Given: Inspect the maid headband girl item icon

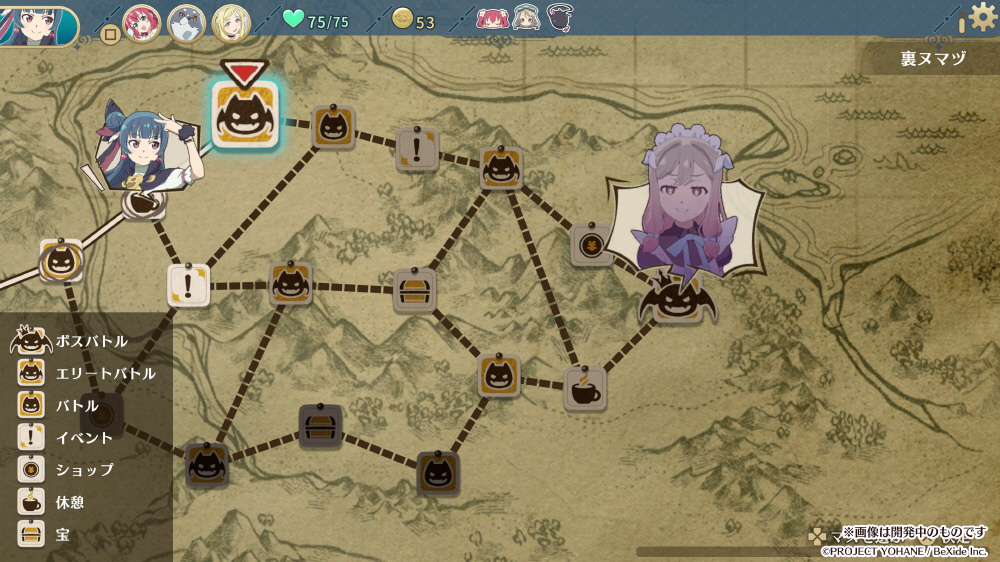Looking at the screenshot, I should pos(526,19).
